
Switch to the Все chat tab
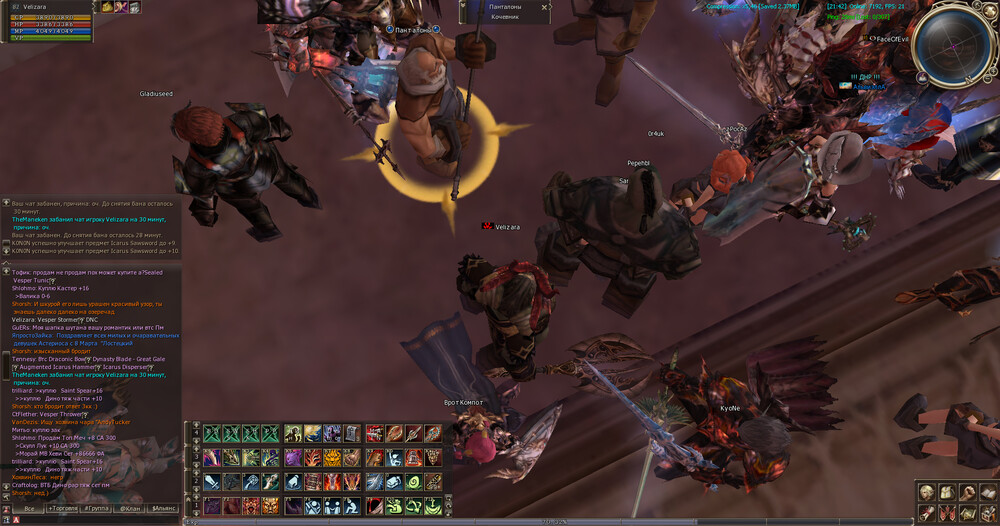[29, 509]
